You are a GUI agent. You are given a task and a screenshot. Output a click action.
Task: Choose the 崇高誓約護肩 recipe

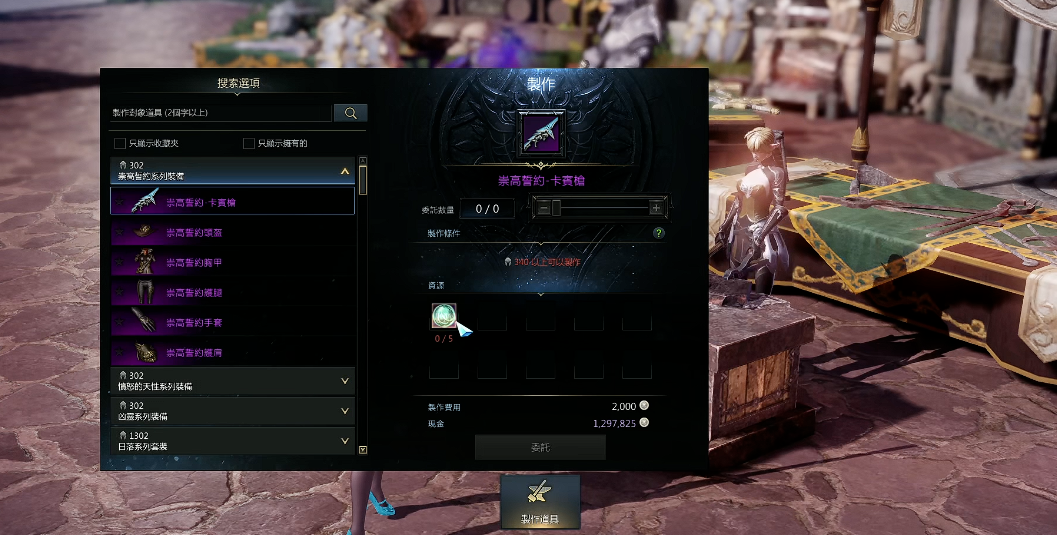click(232, 352)
